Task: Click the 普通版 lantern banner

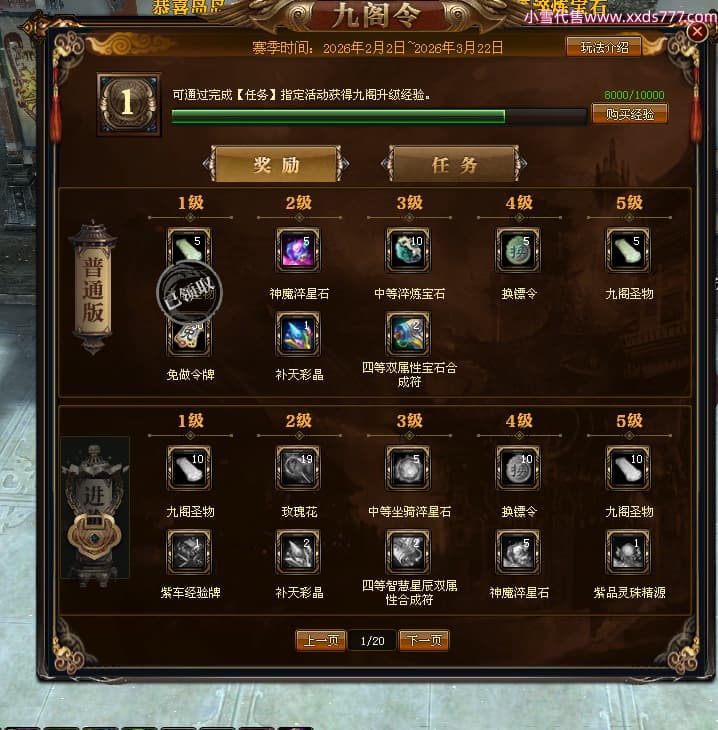Action: coord(93,287)
